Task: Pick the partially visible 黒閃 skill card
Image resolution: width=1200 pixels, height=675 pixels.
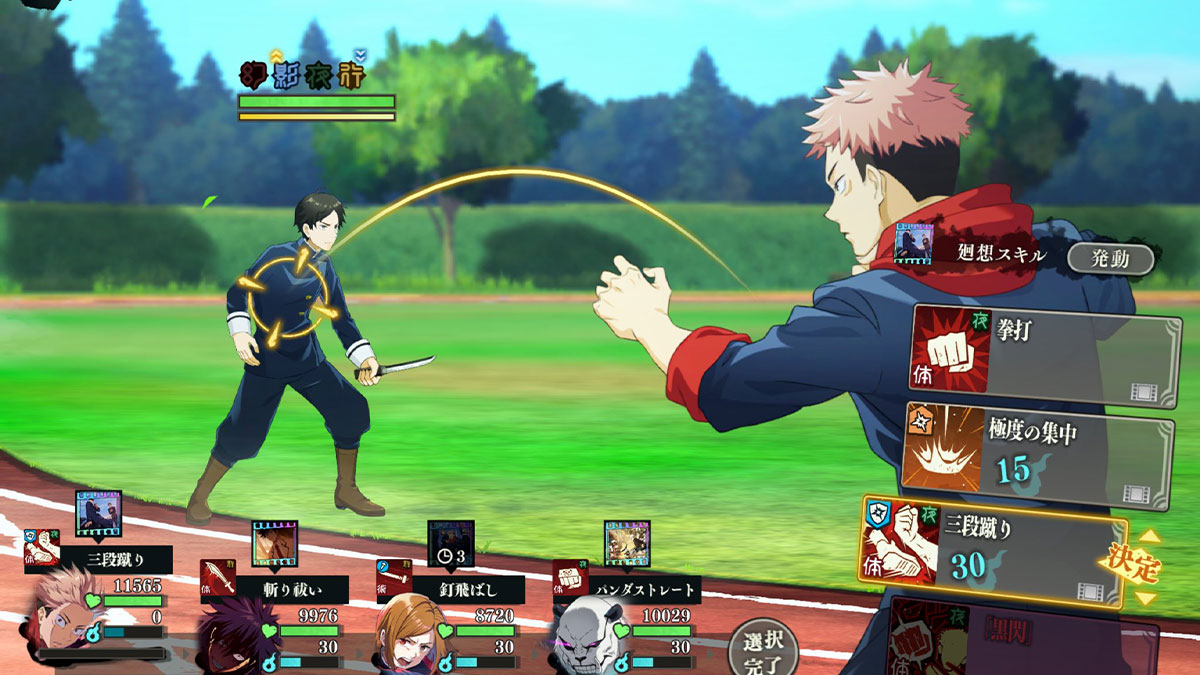Action: 1022,637
